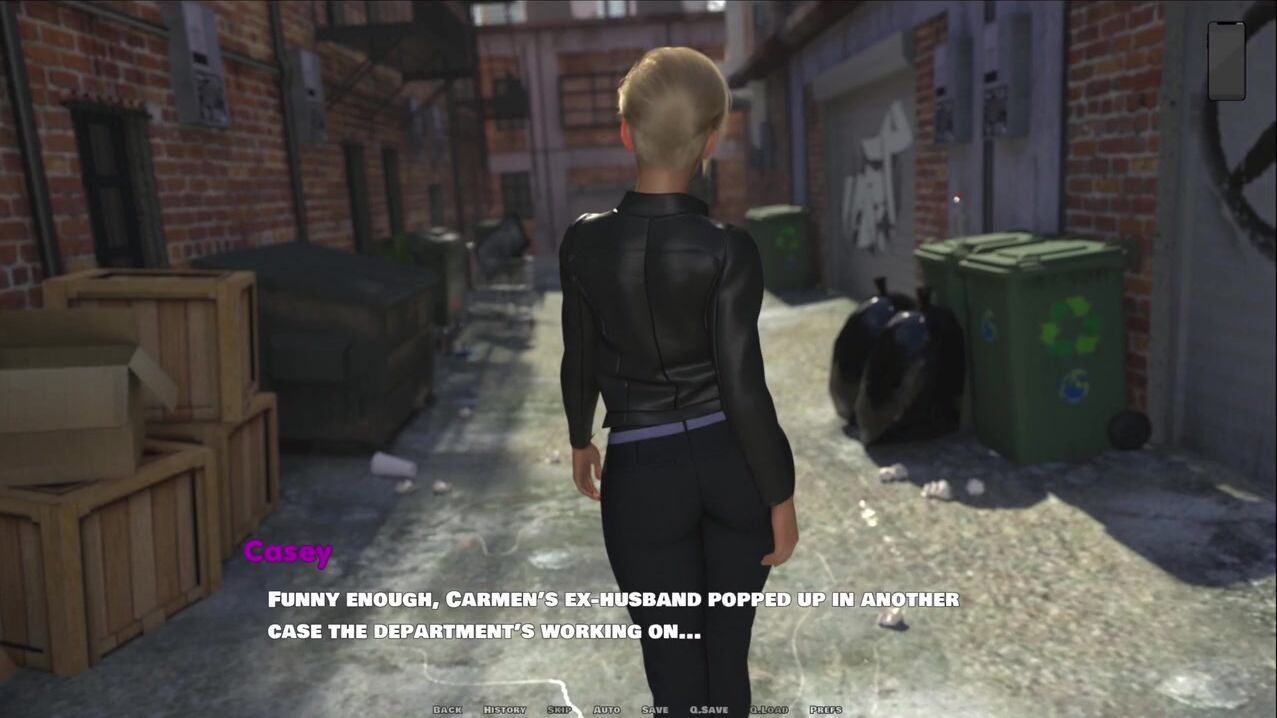The height and width of the screenshot is (718, 1277).
Task: Toggle Auto dialogue advance
Action: pyautogui.click(x=607, y=710)
